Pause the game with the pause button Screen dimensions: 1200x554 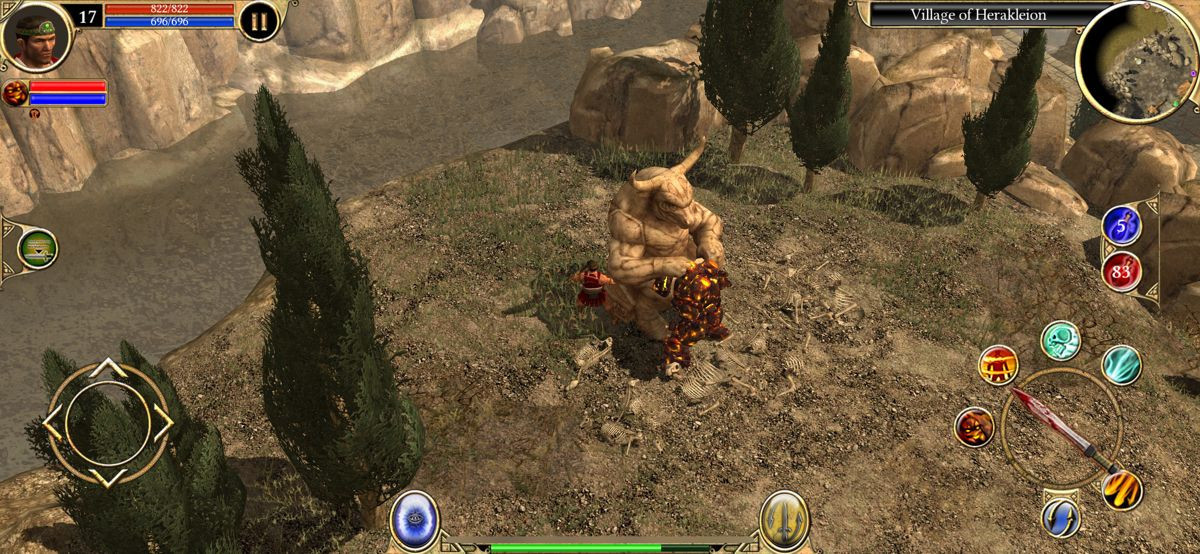pyautogui.click(x=259, y=21)
